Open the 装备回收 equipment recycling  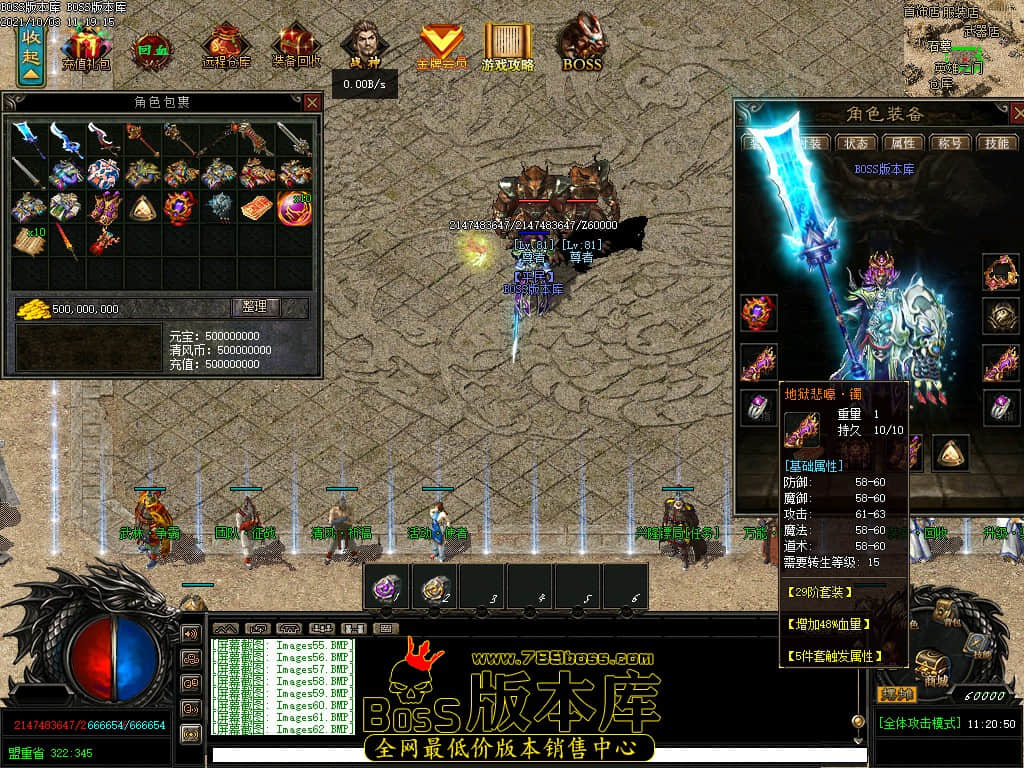tap(296, 48)
